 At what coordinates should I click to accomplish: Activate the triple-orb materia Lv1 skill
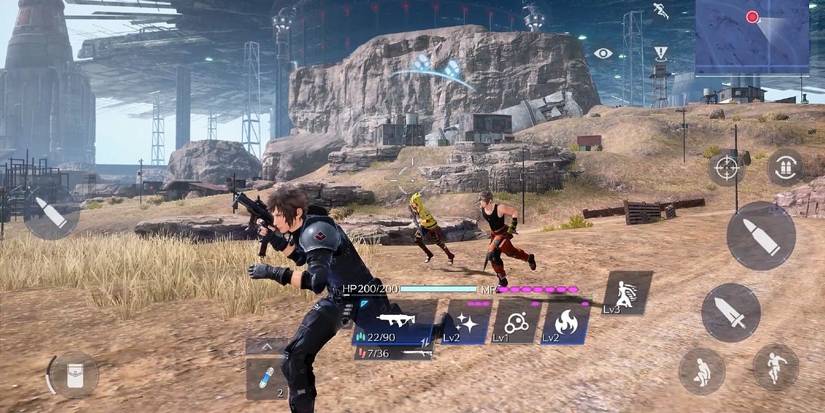(516, 322)
